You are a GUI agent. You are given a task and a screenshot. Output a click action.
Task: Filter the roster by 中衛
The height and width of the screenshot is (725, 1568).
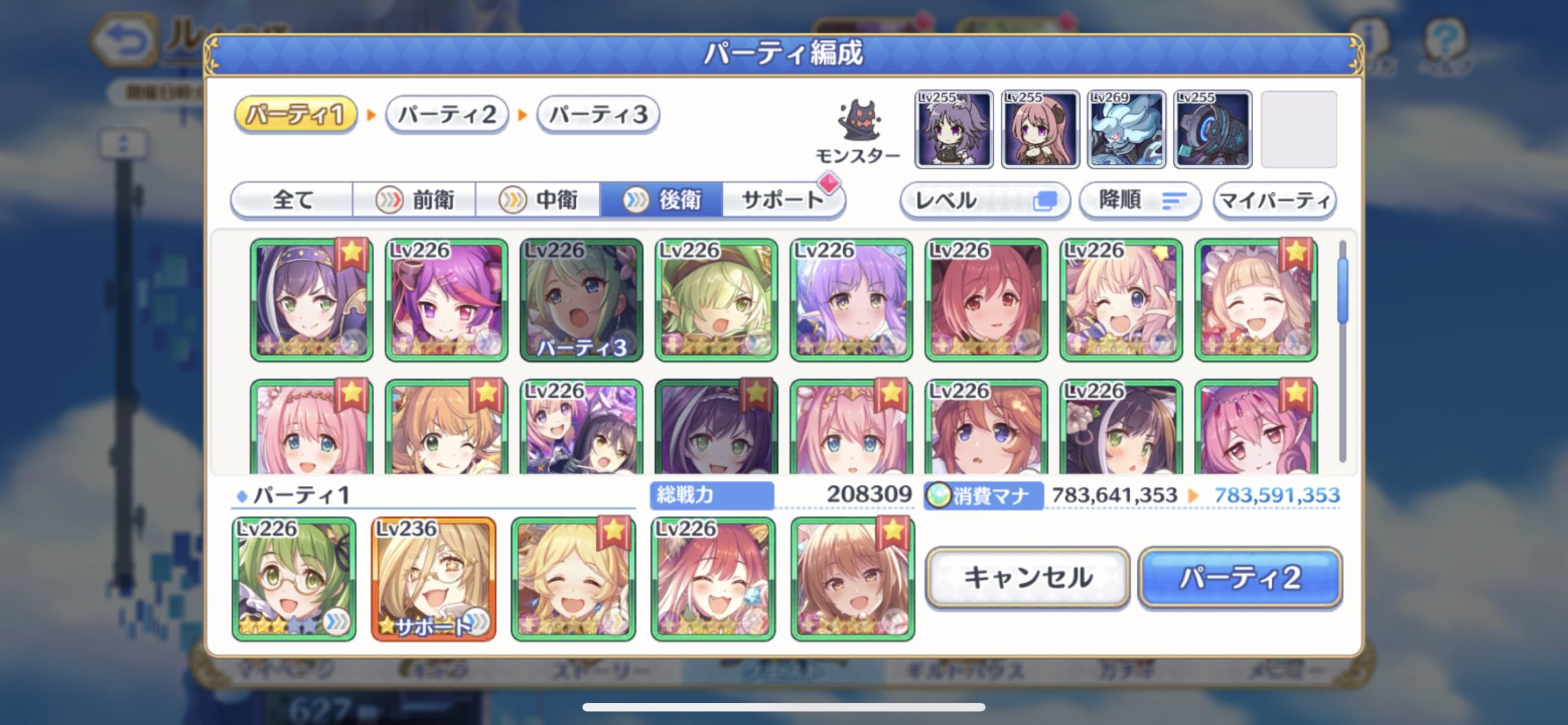pos(538,200)
